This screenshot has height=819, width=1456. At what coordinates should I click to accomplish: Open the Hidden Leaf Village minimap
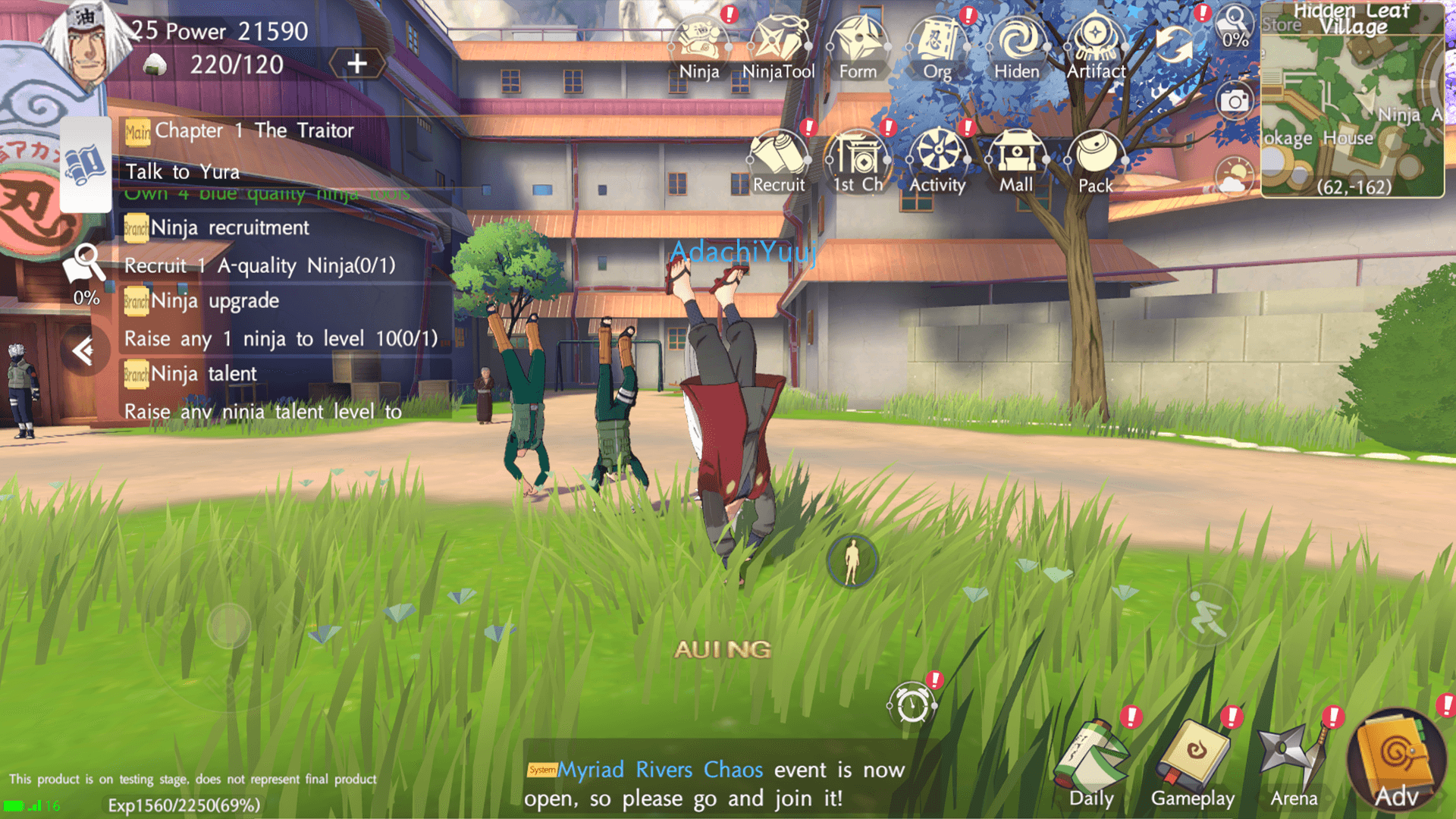1352,99
